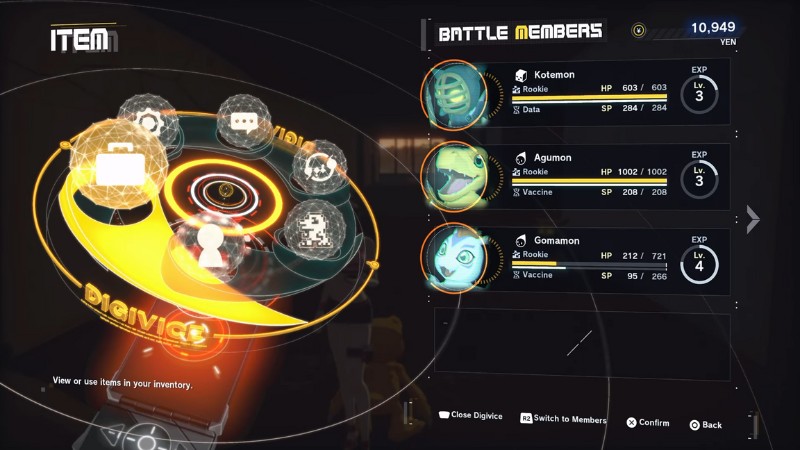Select the speech bubble orb

pyautogui.click(x=244, y=122)
